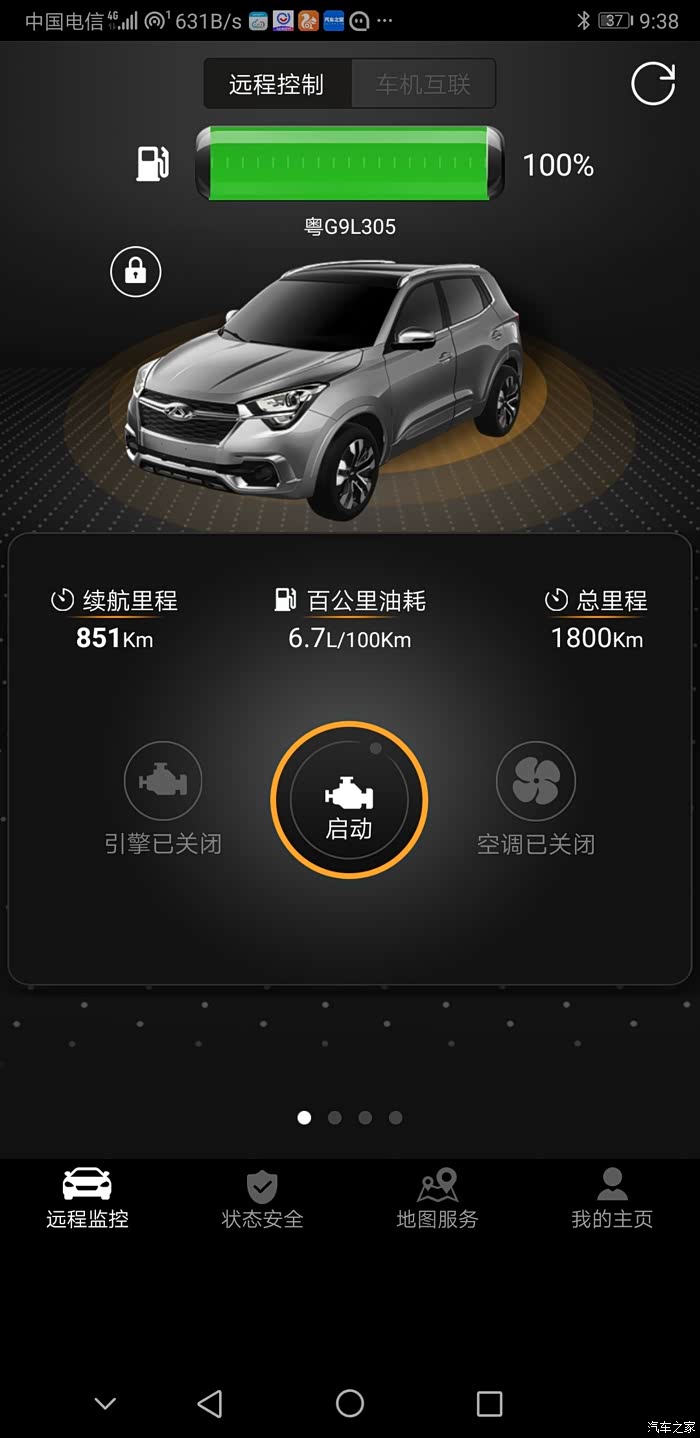Open 我的主页 profile tab
This screenshot has width=700, height=1438.
612,1198
